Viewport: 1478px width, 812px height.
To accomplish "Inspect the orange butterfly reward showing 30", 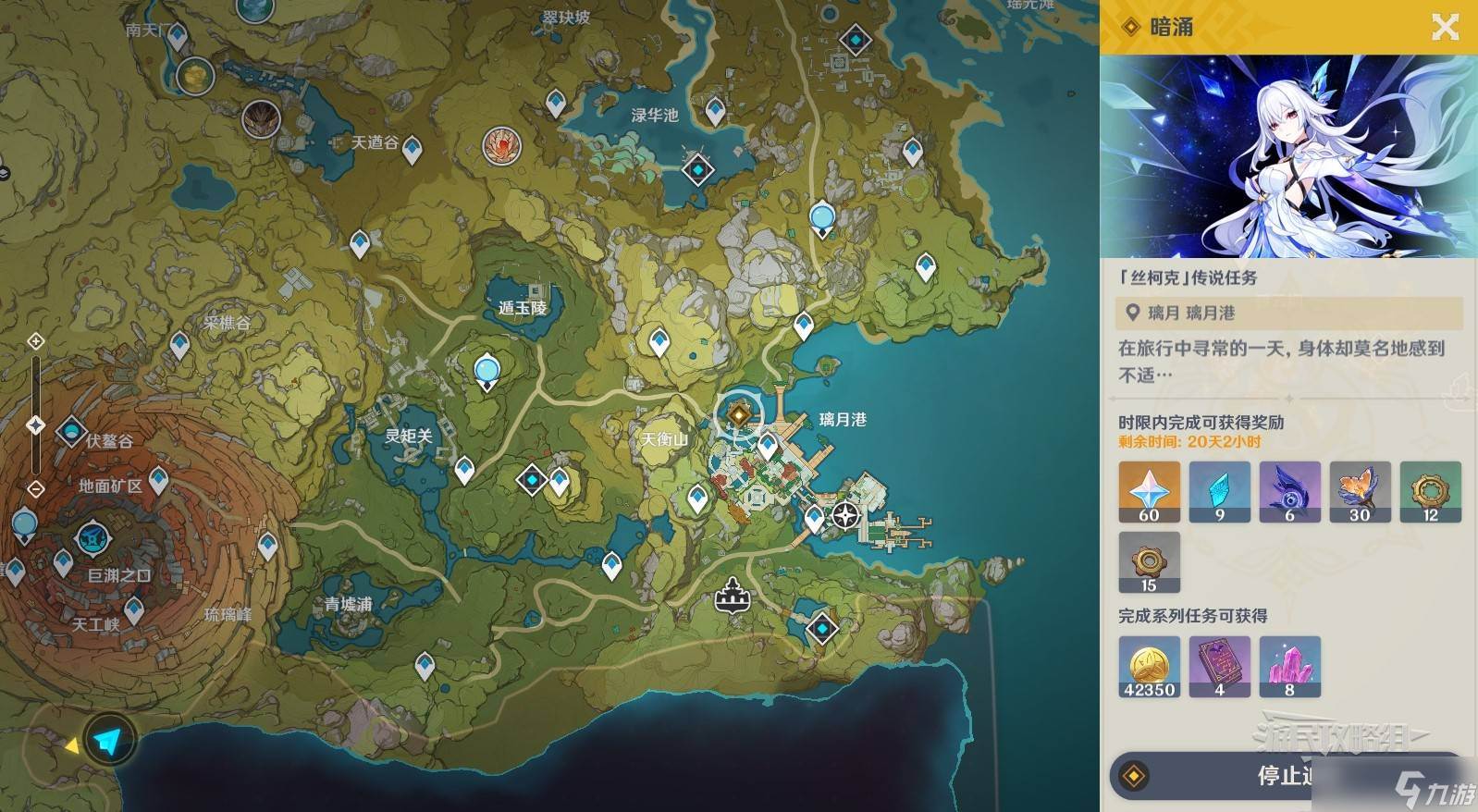I will coord(1360,492).
